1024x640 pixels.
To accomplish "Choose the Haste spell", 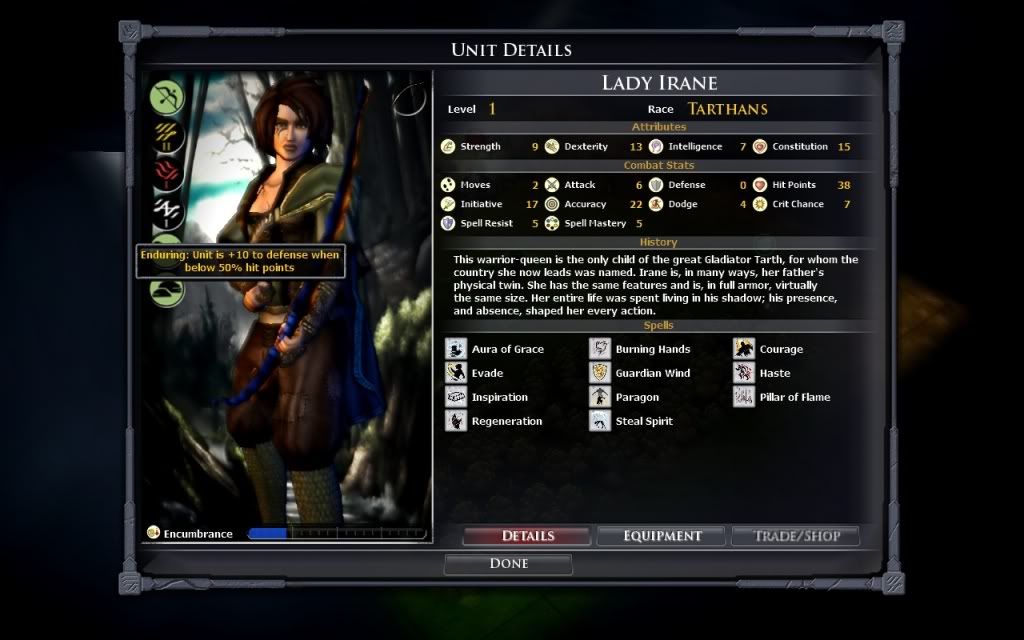I will [744, 373].
